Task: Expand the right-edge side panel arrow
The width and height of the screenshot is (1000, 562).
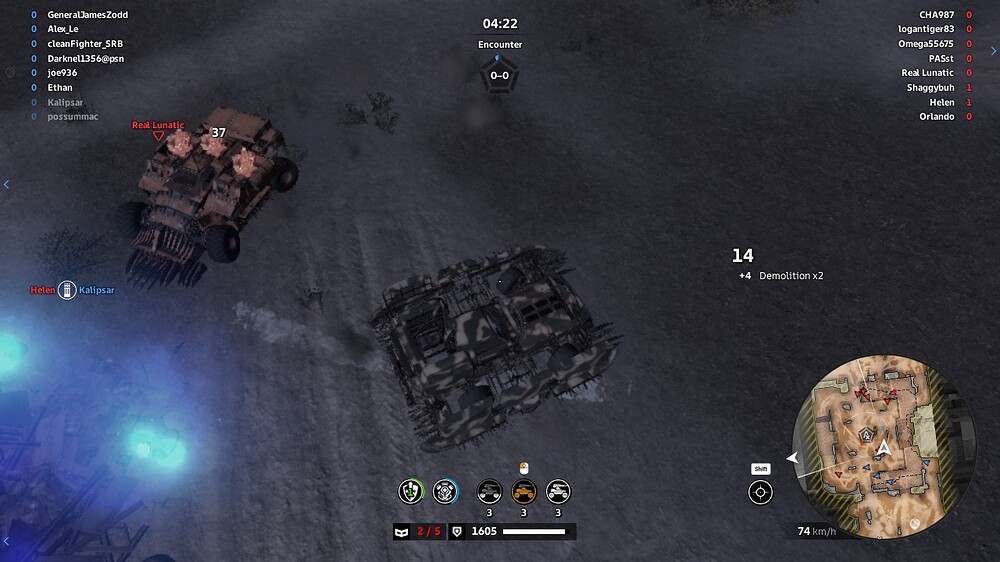Action: click(x=993, y=51)
